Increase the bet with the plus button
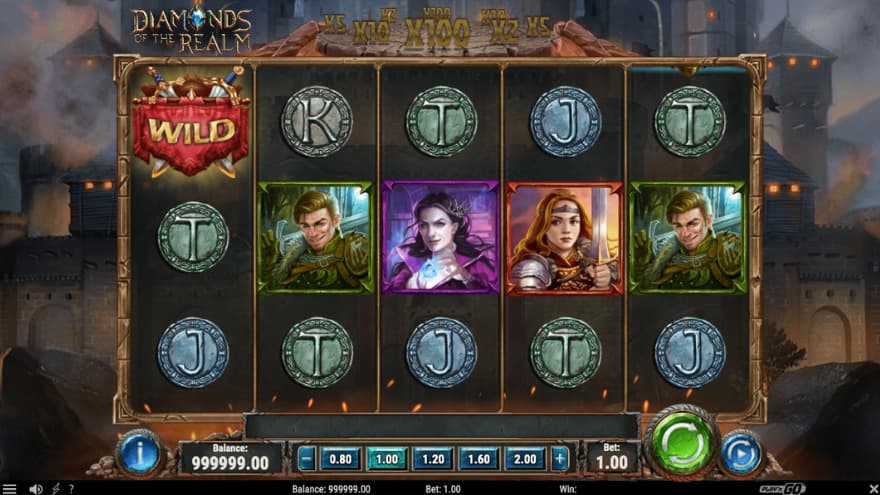 pyautogui.click(x=560, y=458)
